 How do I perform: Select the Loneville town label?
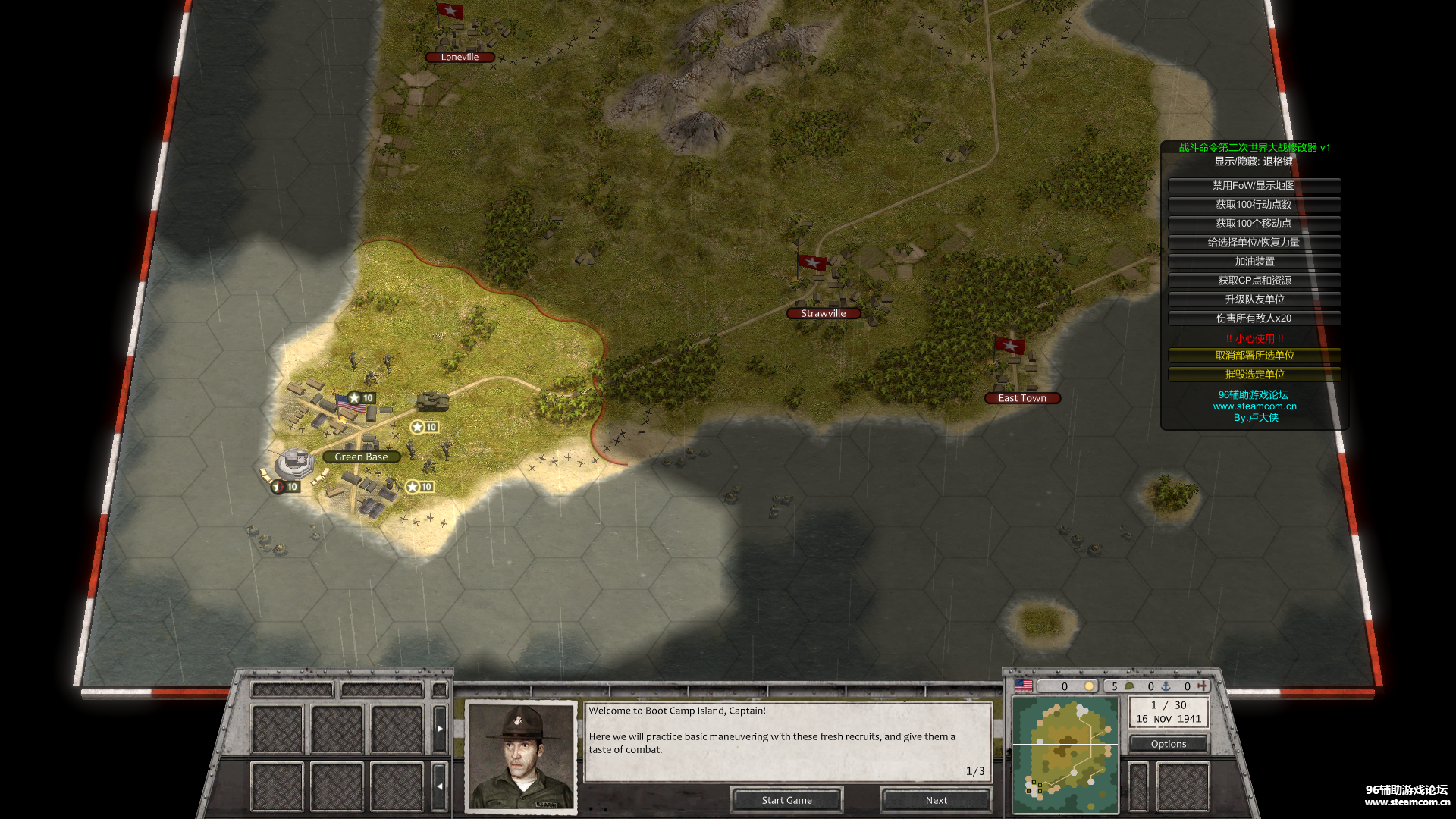460,57
